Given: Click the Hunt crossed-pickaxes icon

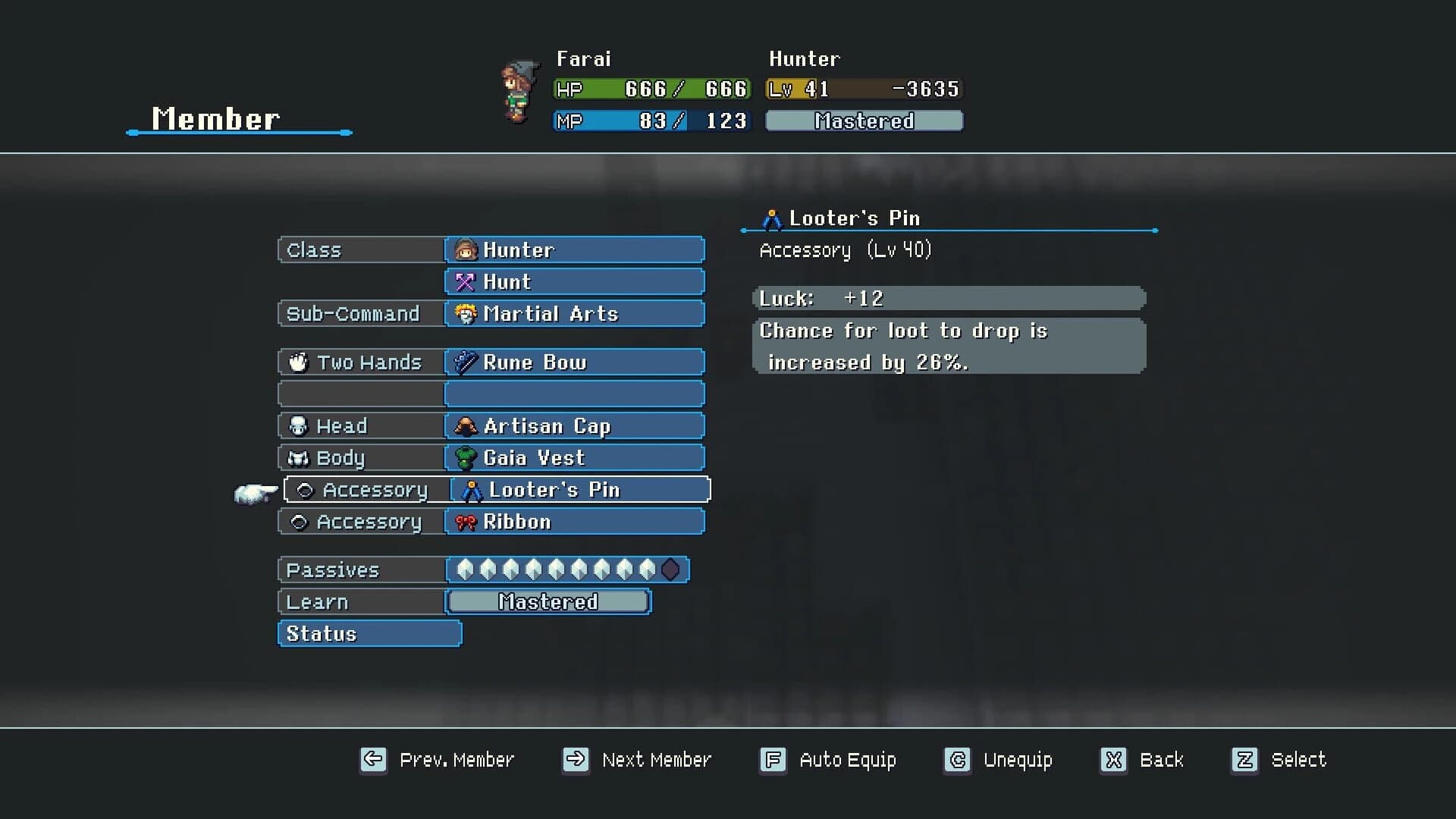Looking at the screenshot, I should coord(466,281).
